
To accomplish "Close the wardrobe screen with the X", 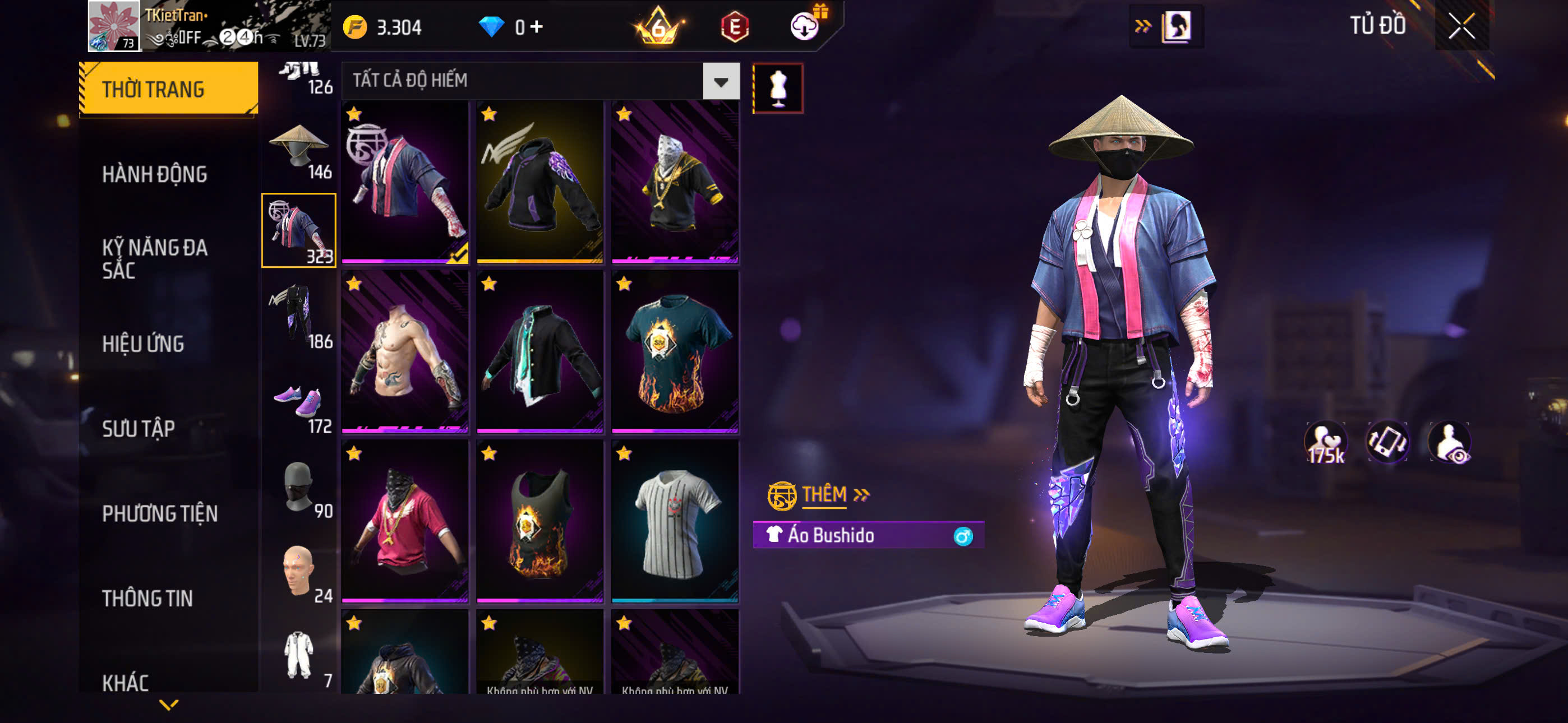I will [1461, 26].
